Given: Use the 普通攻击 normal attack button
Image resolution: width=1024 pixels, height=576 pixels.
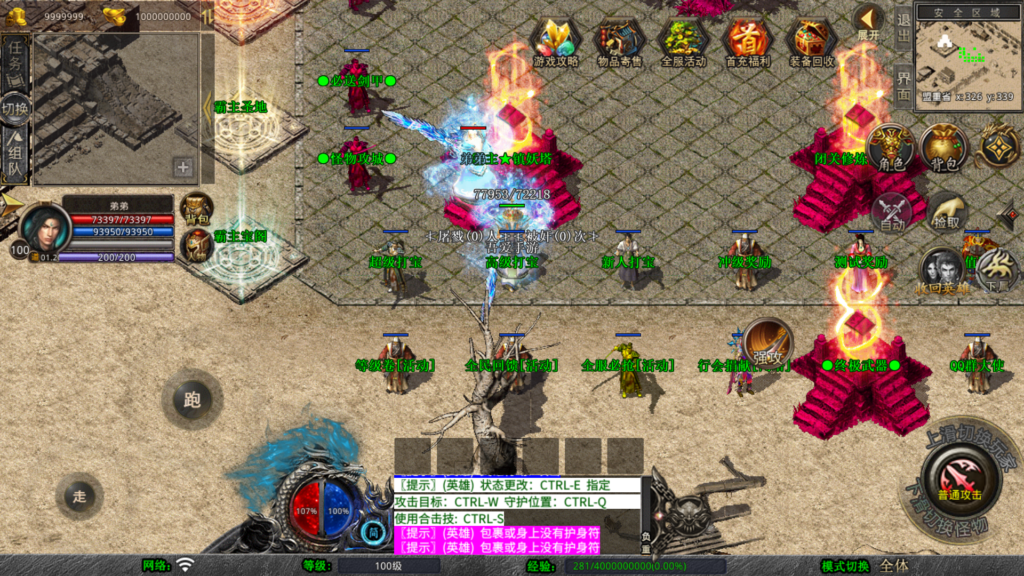Looking at the screenshot, I should pyautogui.click(x=959, y=479).
